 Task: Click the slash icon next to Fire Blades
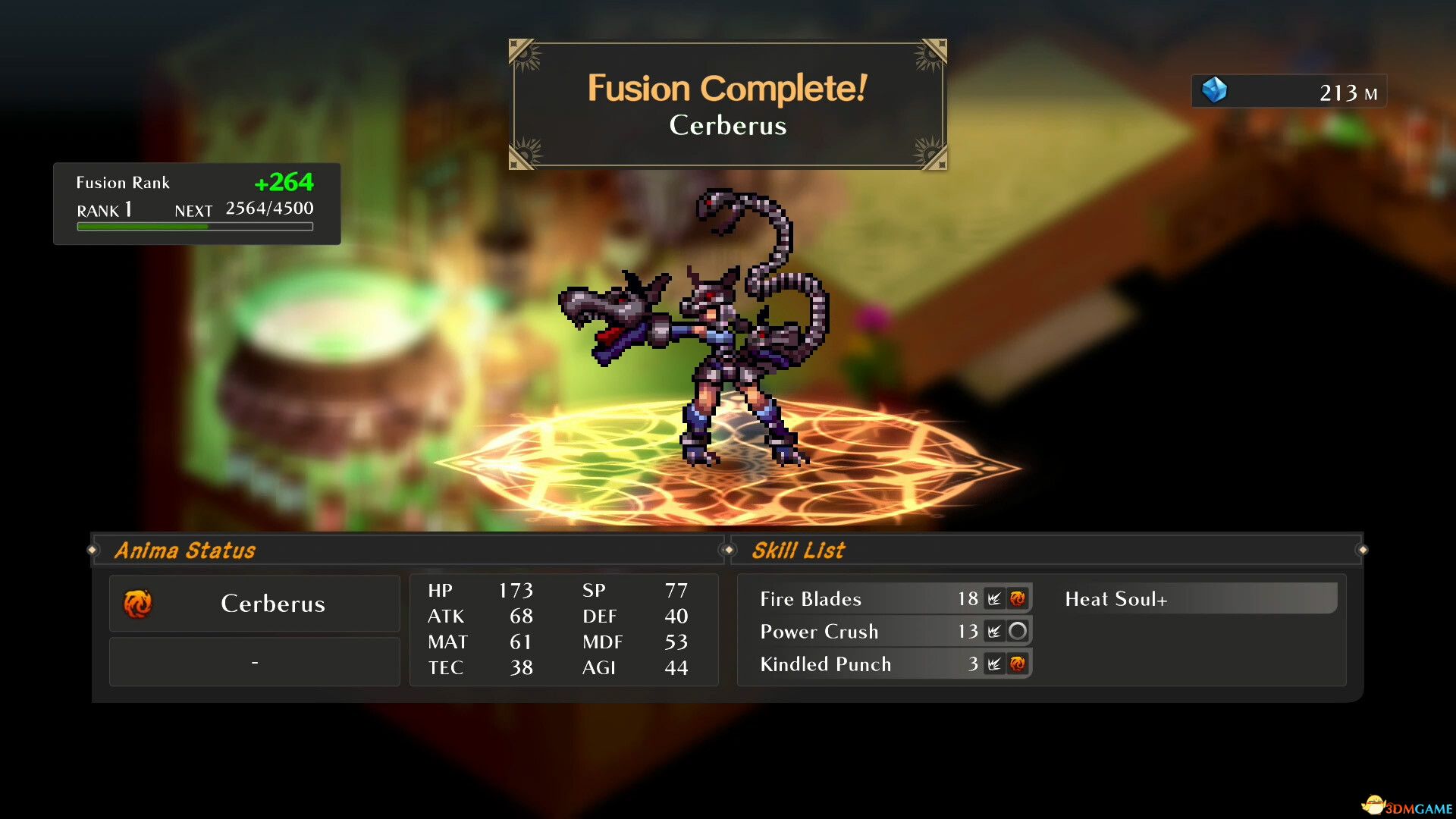click(x=994, y=598)
